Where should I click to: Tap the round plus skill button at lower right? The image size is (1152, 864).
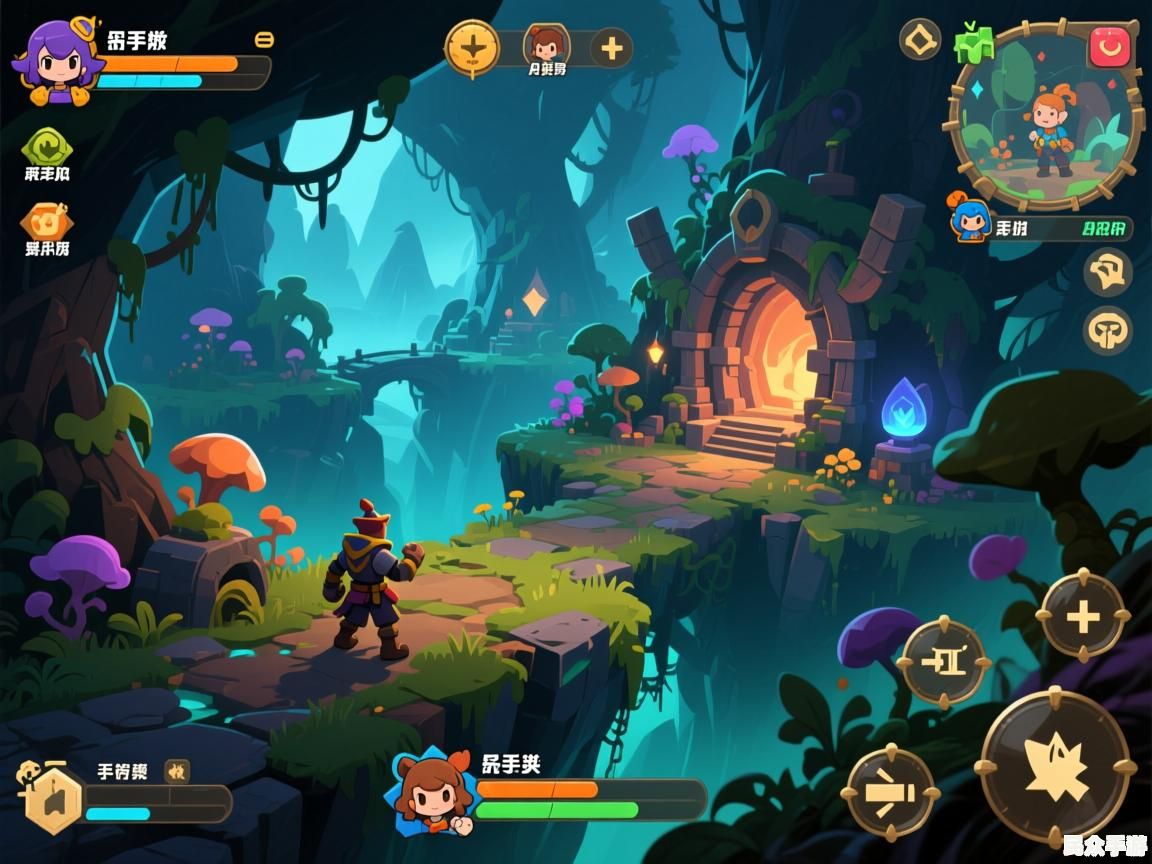click(x=1083, y=616)
